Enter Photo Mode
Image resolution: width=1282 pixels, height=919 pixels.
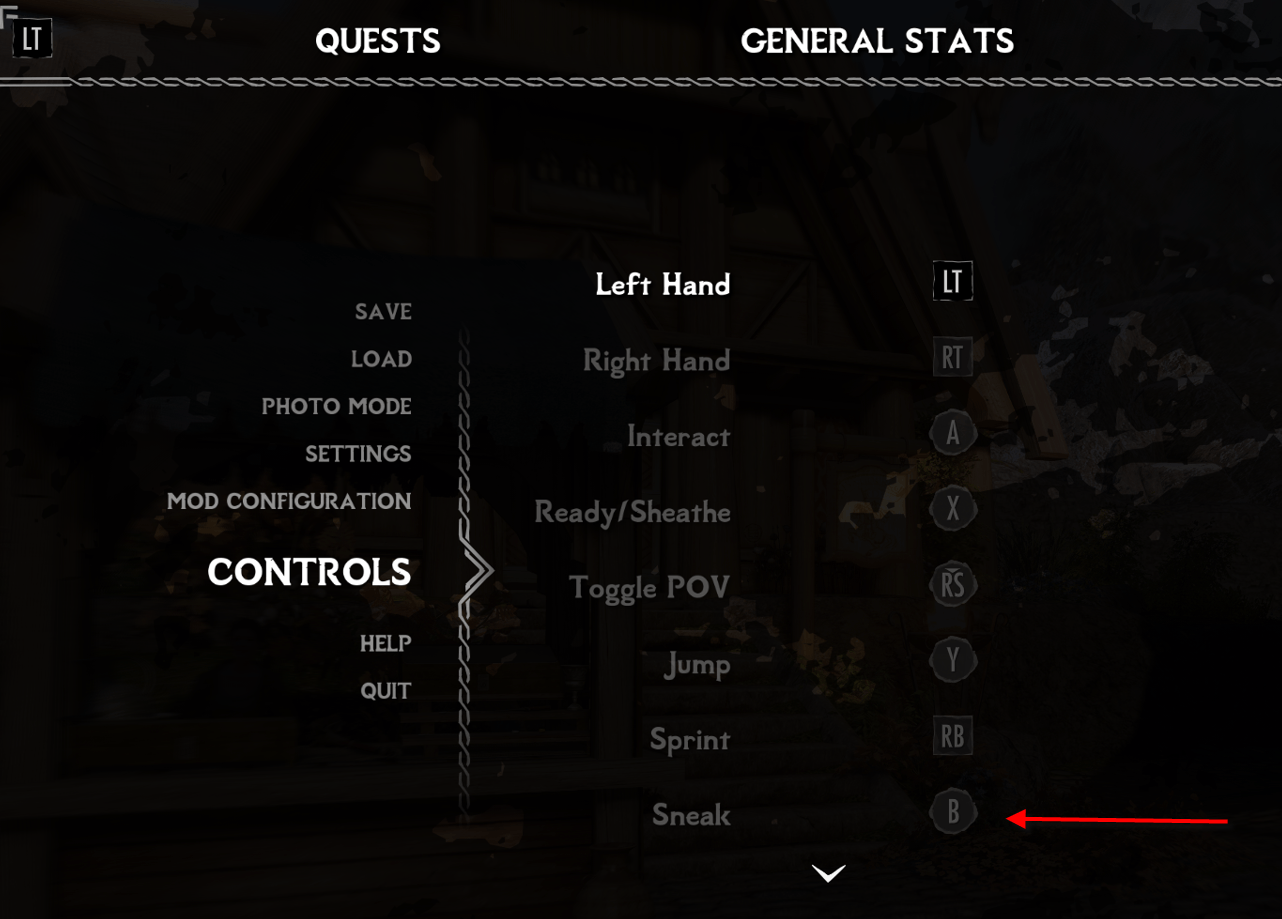pos(336,407)
